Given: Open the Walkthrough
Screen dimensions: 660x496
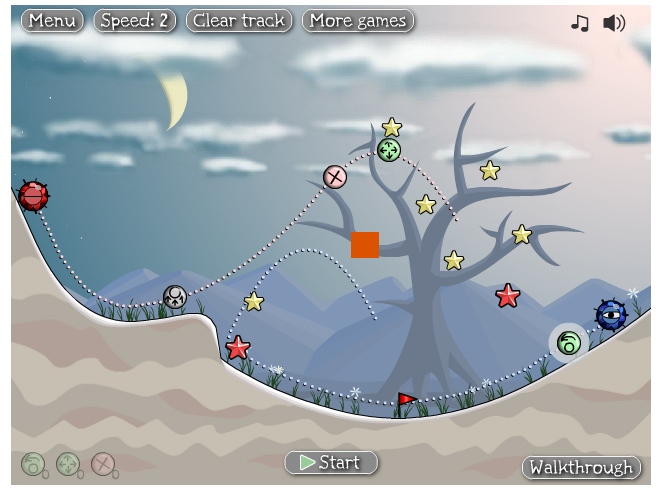Looking at the screenshot, I should coord(581,467).
